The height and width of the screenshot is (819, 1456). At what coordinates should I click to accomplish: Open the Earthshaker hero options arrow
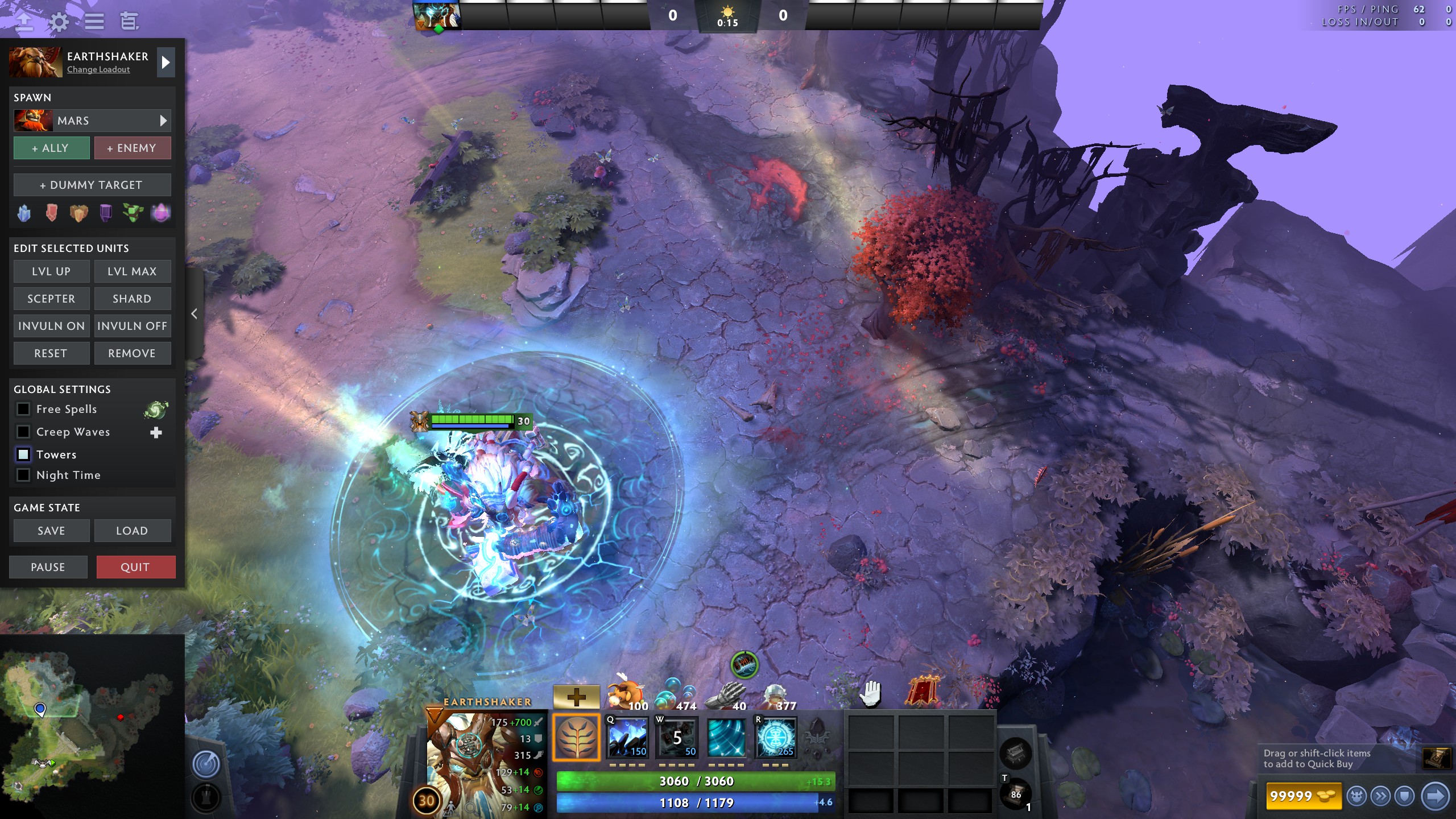tap(166, 62)
